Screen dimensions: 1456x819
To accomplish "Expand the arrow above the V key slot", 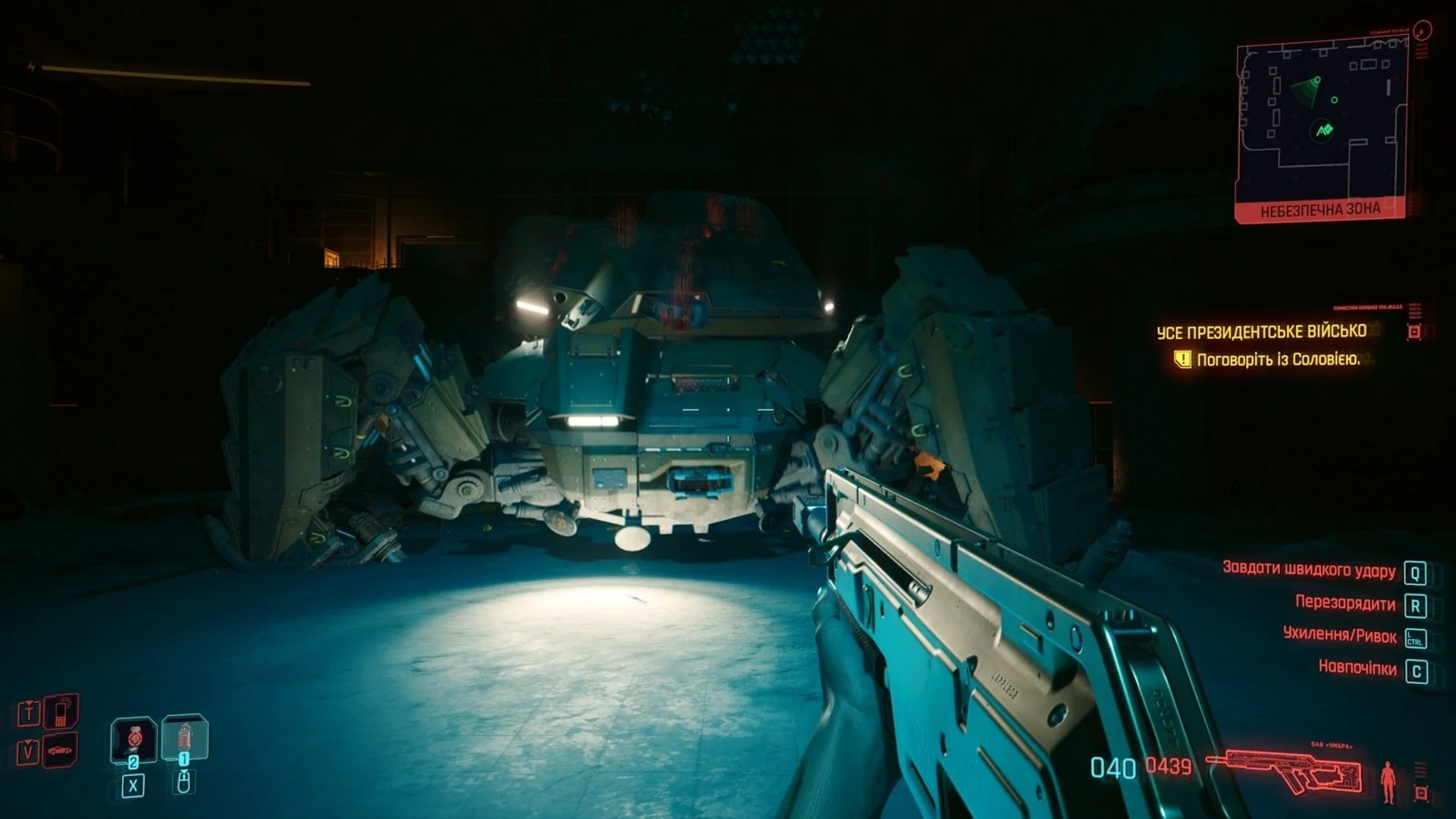I will [28, 740].
